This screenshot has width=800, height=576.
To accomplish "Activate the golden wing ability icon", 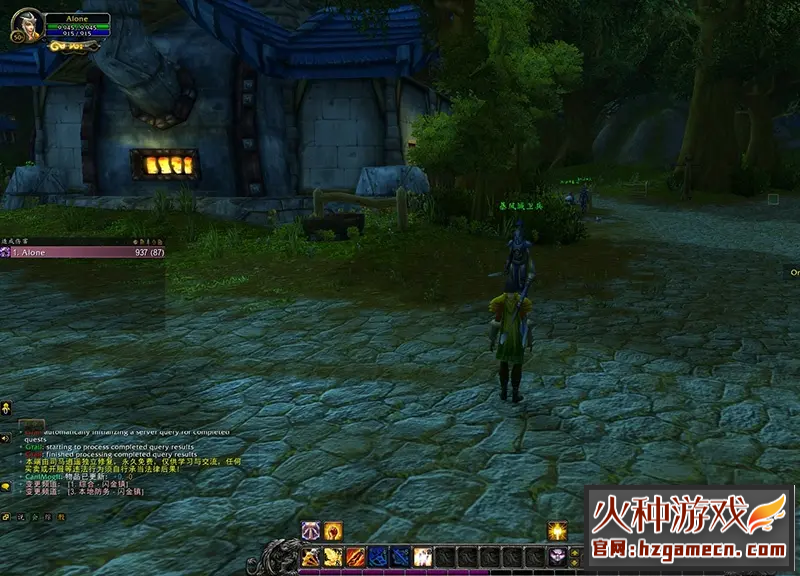I will tap(333, 555).
